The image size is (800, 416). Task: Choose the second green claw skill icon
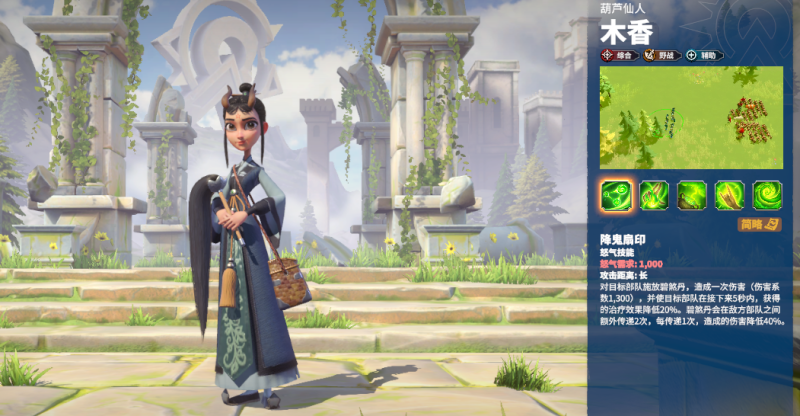click(654, 193)
